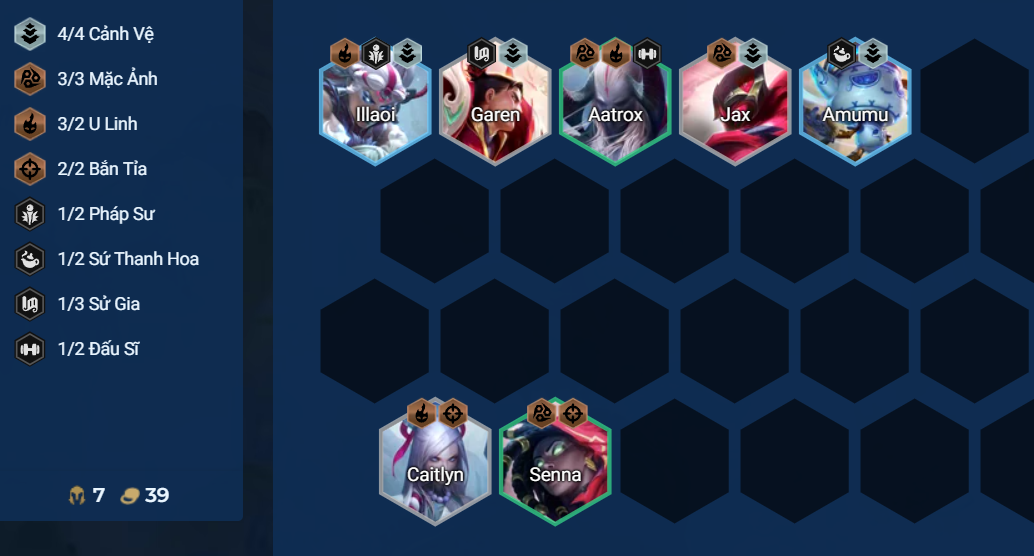Select the Illaoi champion hex
This screenshot has width=1034, height=556.
pos(375,108)
